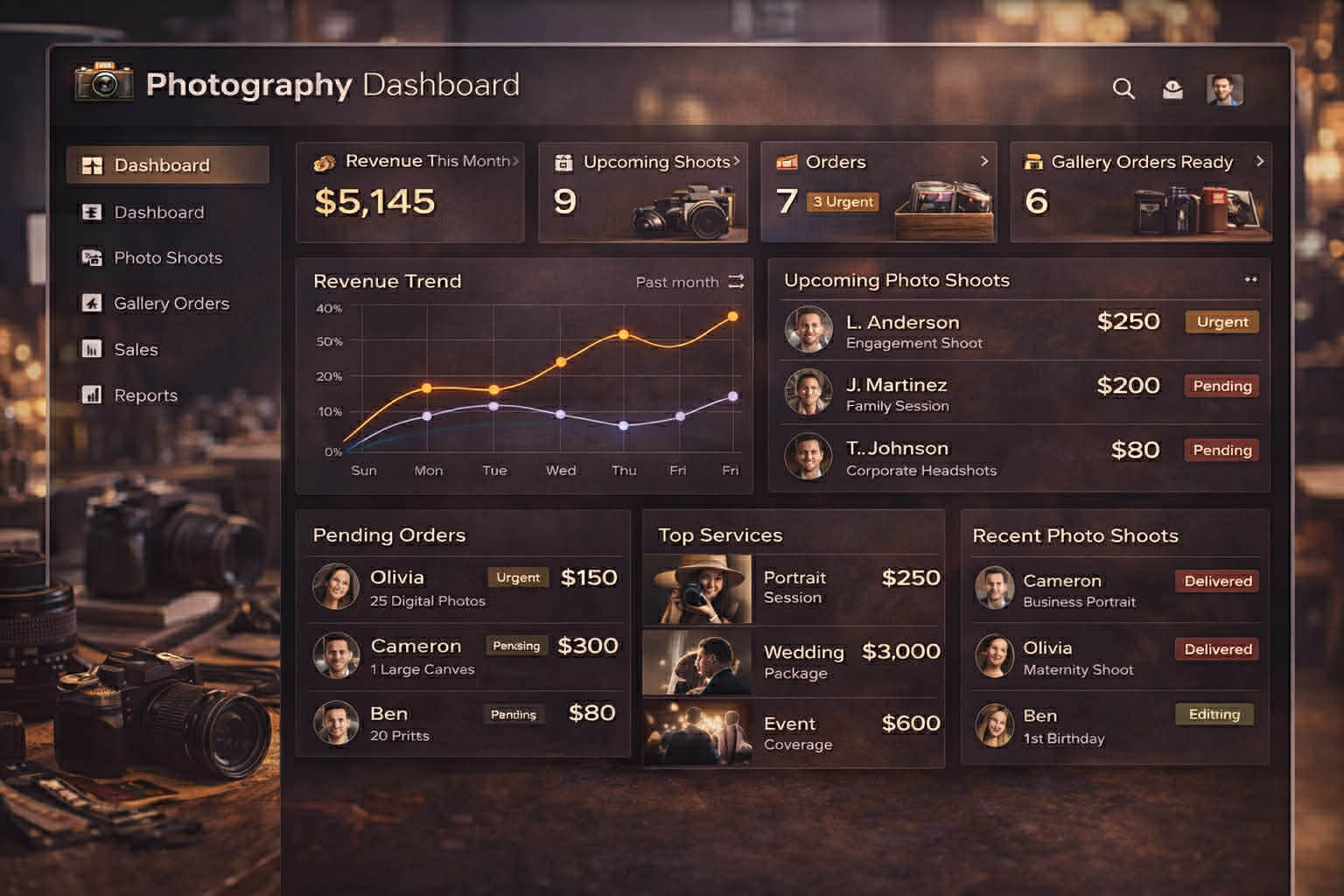The image size is (1344, 896).
Task: Click Cameron's avatar in Recent Photo Shoots
Action: [x=996, y=587]
